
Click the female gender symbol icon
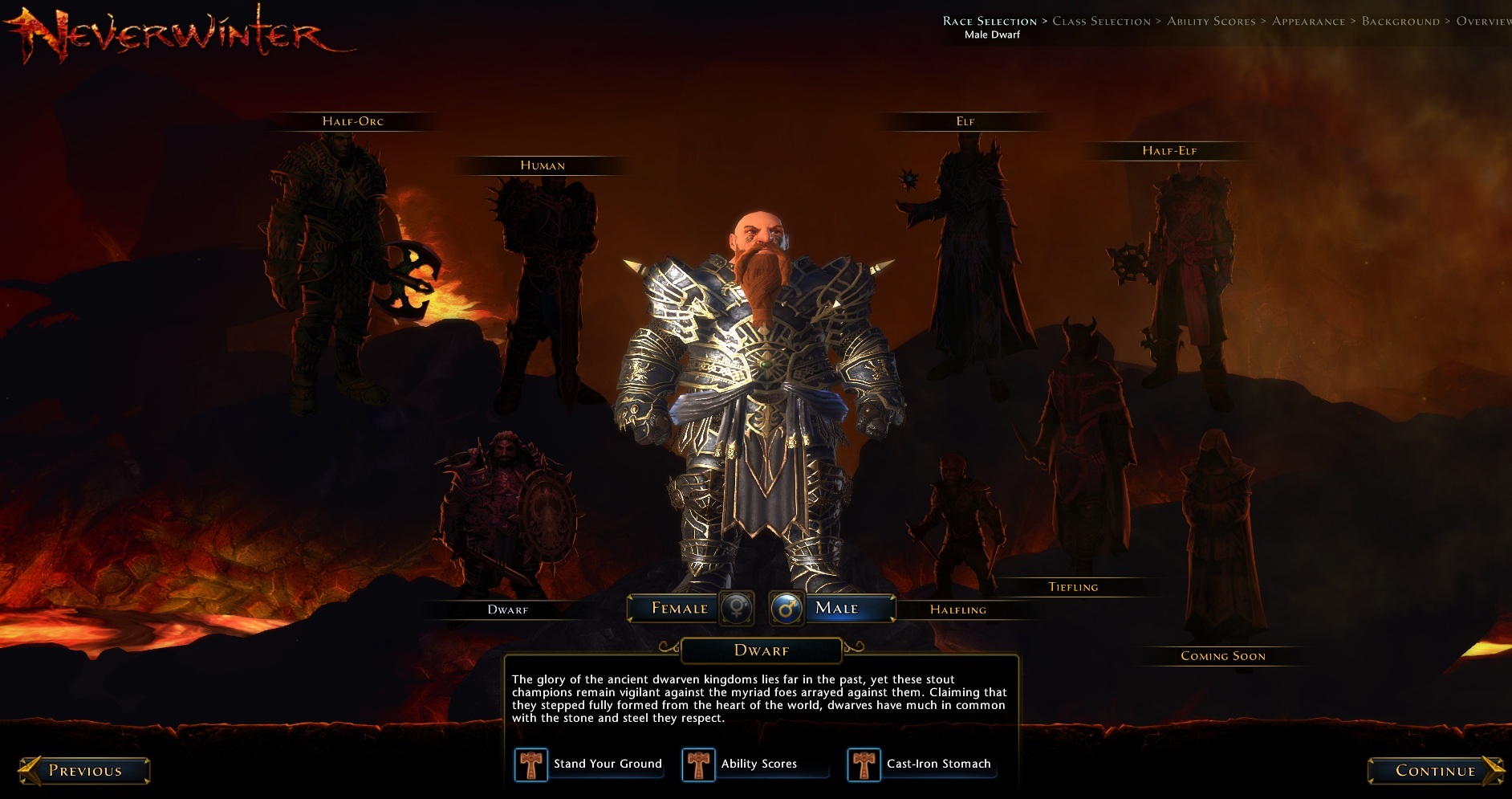tap(738, 609)
